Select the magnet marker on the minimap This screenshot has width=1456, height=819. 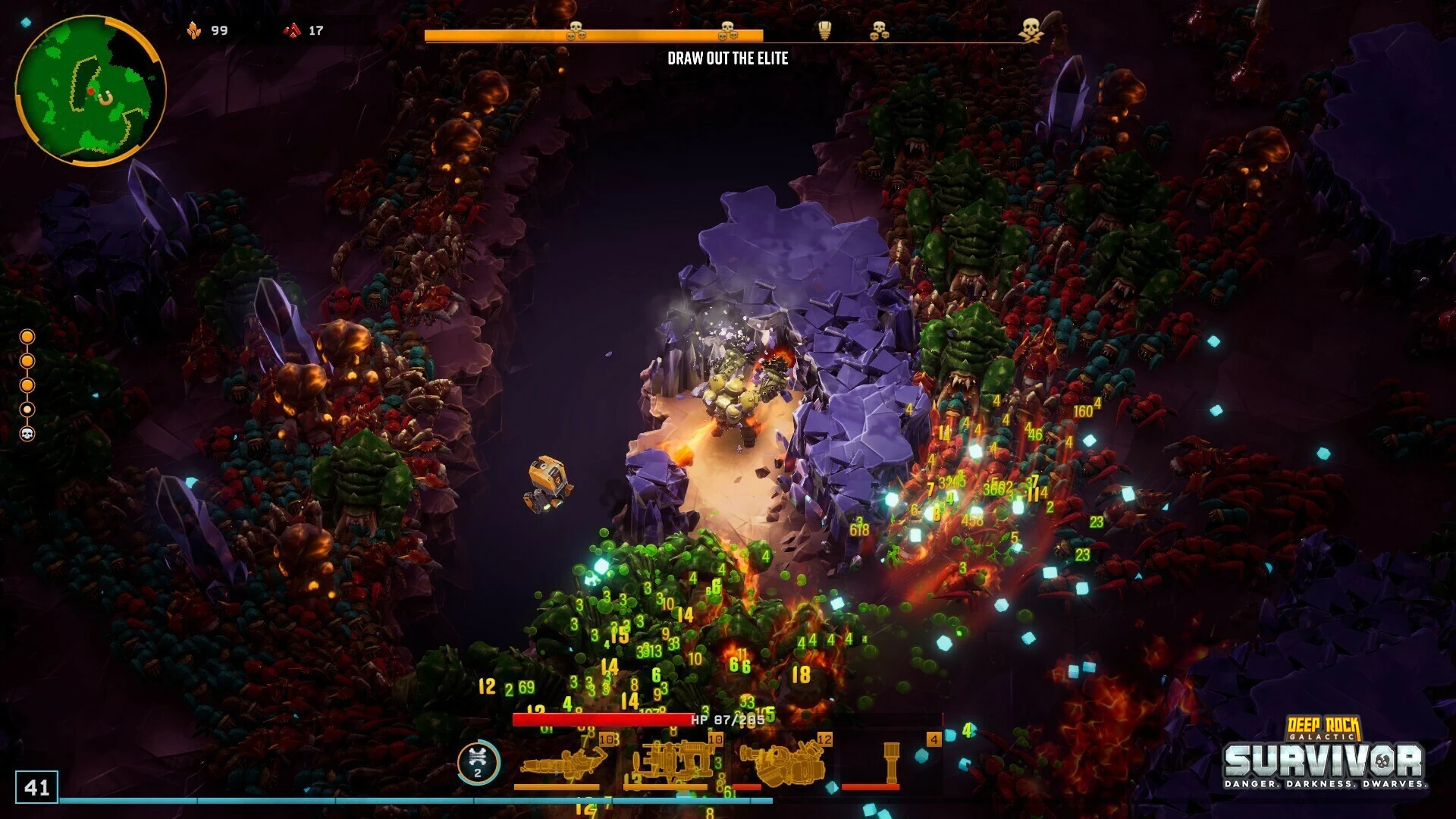coord(105,98)
